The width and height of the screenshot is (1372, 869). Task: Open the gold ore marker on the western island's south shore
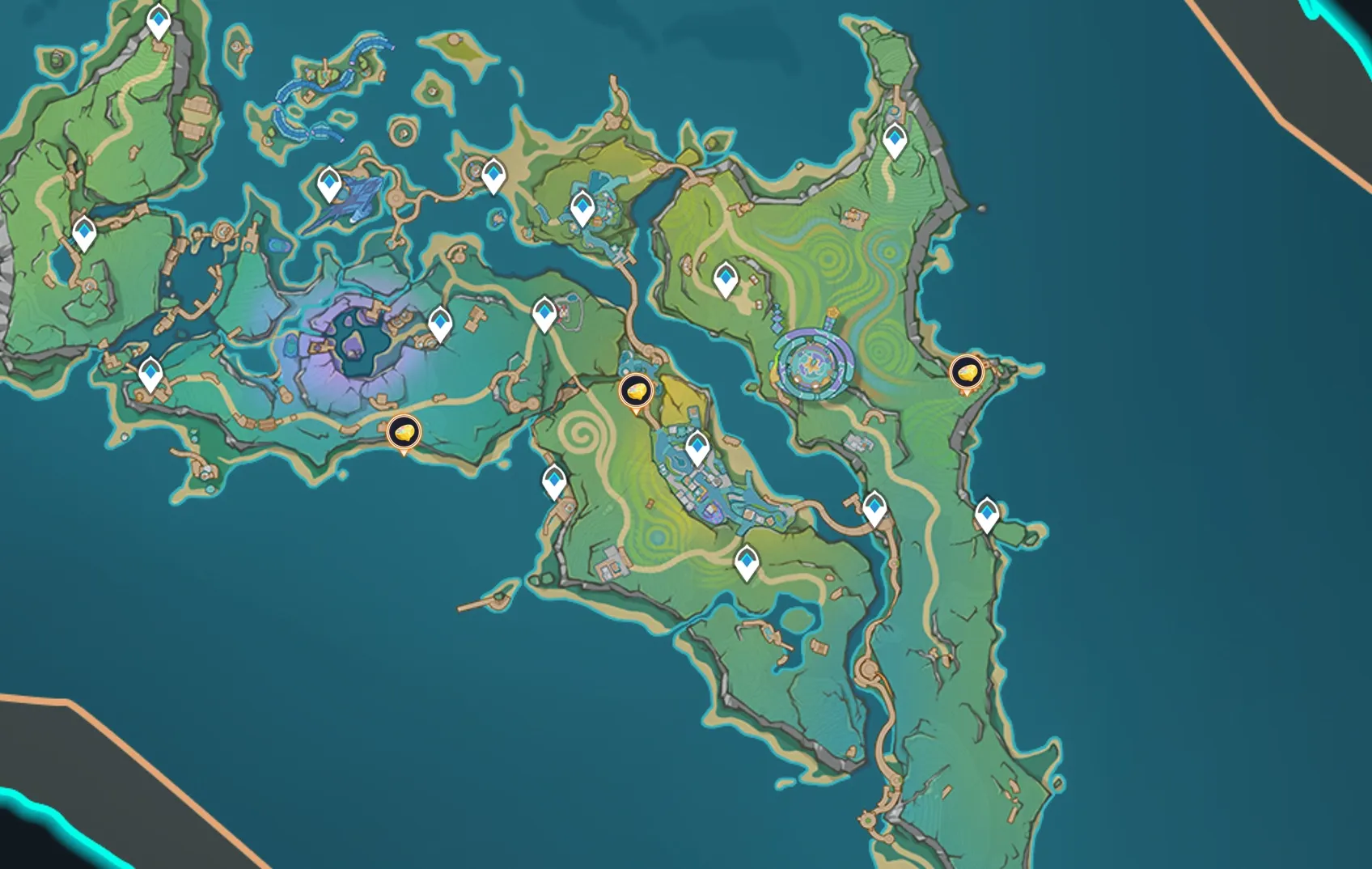pyautogui.click(x=404, y=432)
